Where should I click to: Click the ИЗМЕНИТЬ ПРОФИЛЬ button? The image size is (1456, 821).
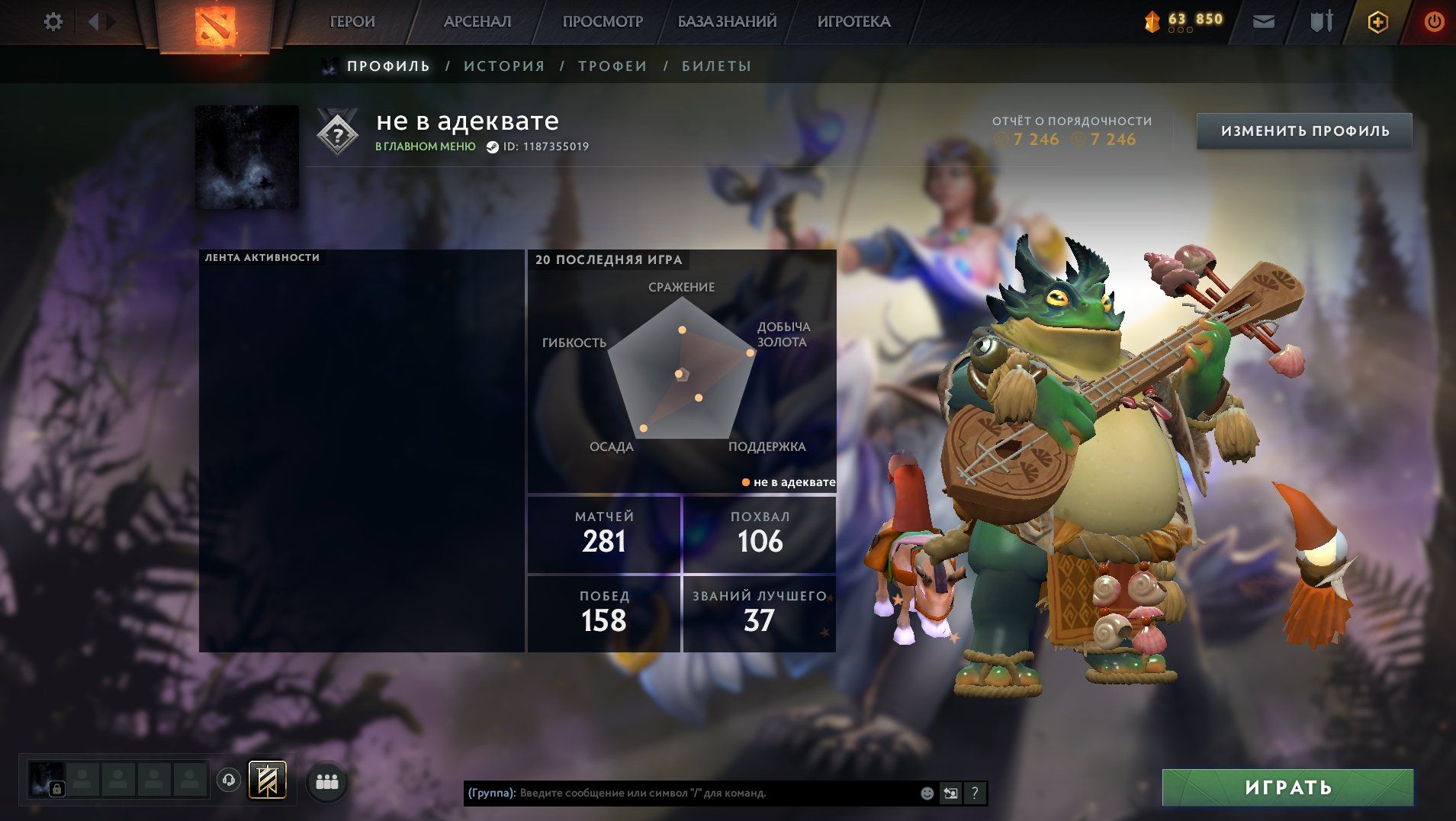pyautogui.click(x=1304, y=131)
